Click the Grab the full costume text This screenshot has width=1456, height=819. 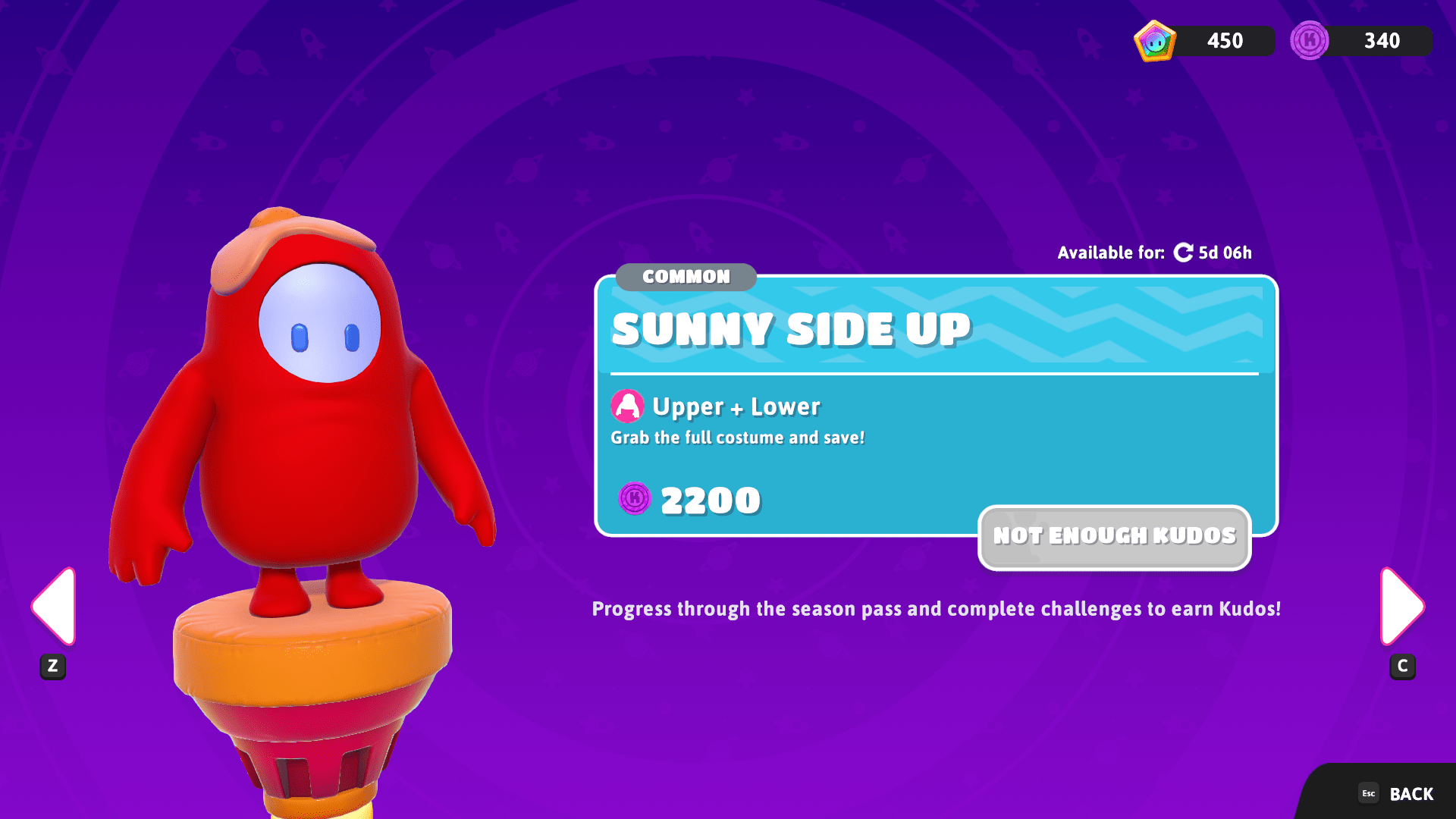(739, 437)
